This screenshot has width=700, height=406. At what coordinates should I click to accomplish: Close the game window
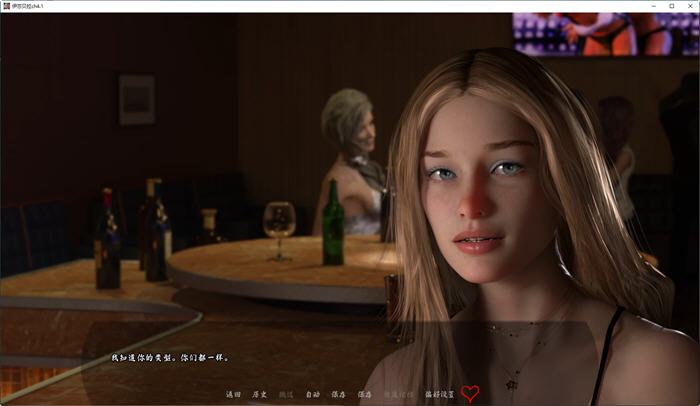(x=690, y=6)
